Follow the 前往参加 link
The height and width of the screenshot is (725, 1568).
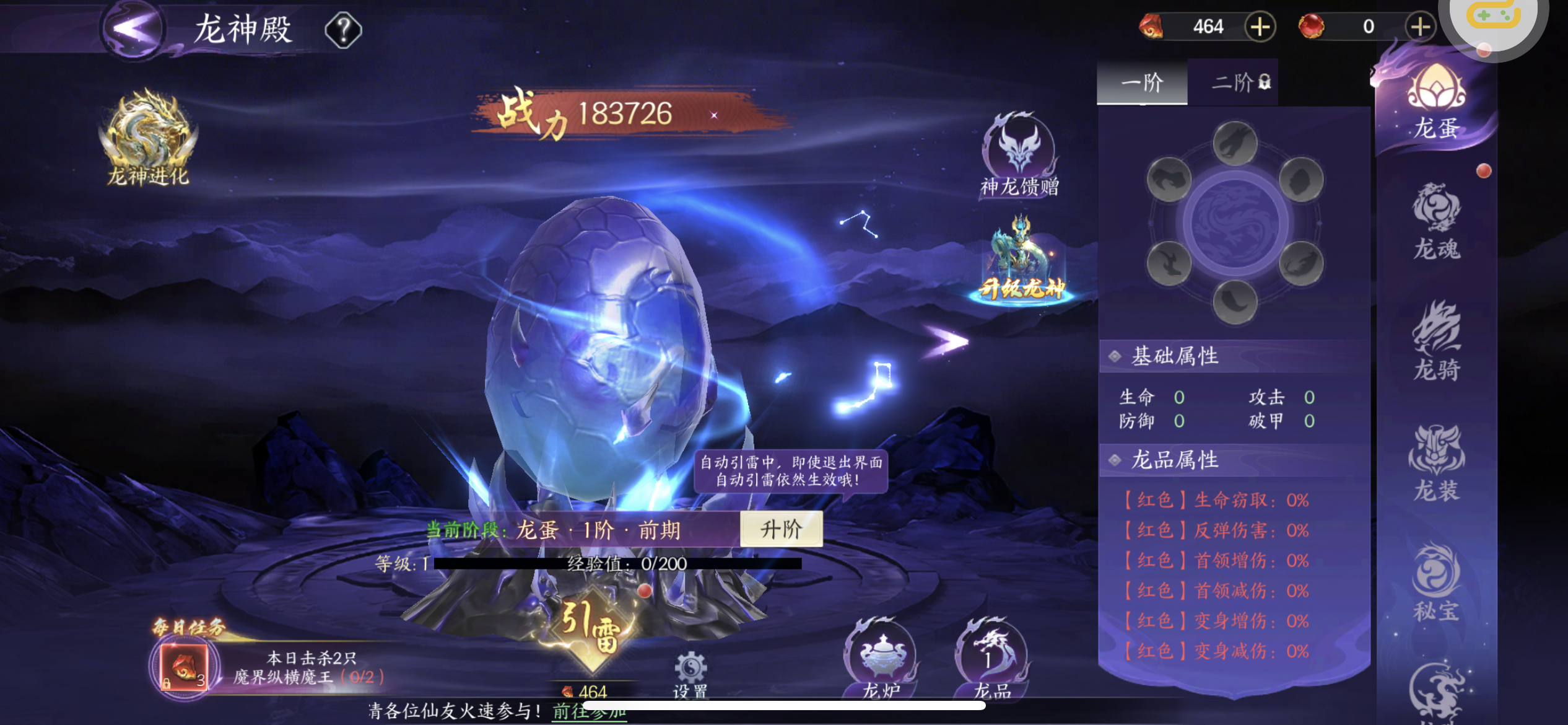[588, 711]
